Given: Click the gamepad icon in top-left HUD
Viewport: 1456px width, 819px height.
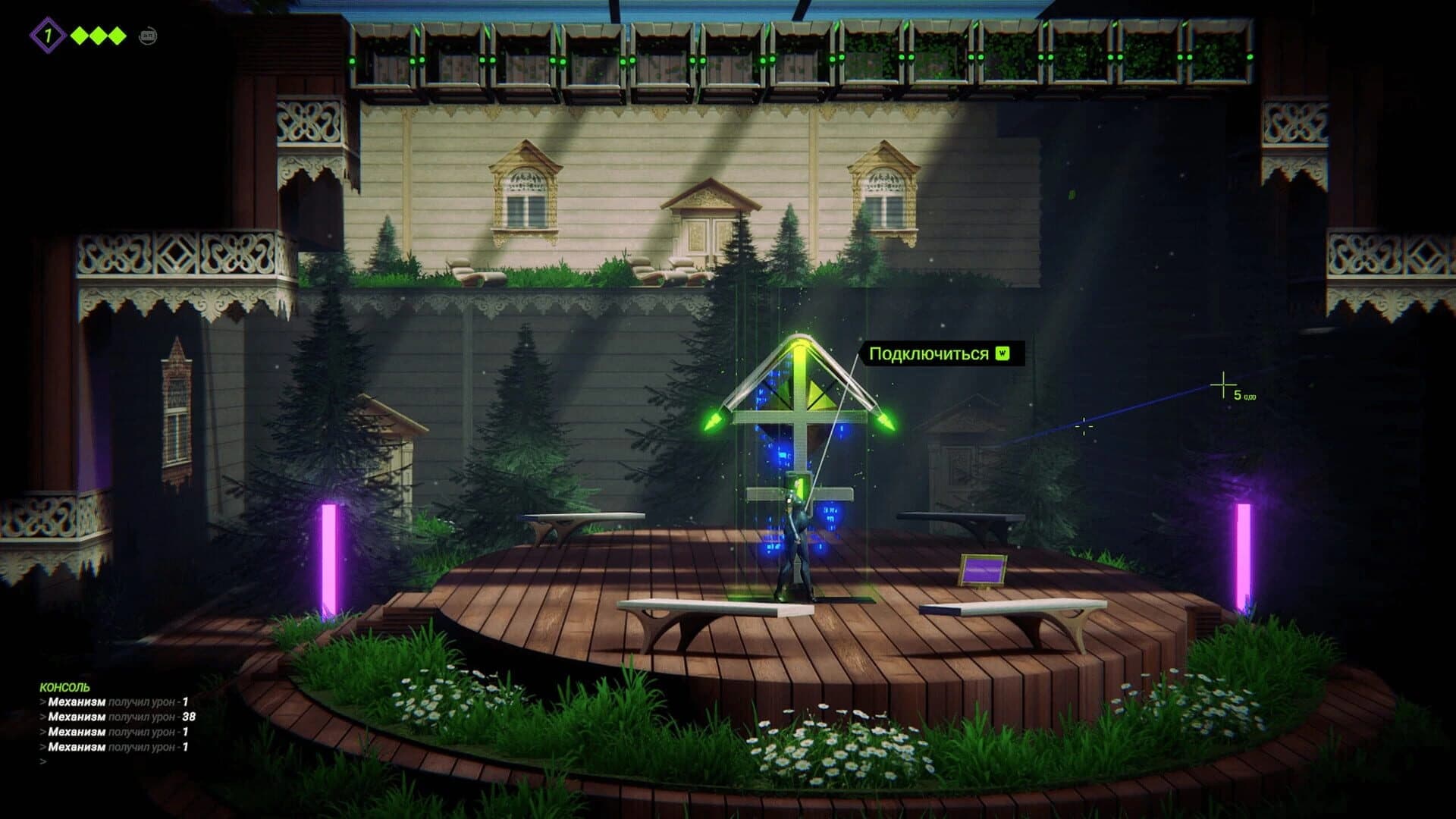Looking at the screenshot, I should [x=150, y=35].
